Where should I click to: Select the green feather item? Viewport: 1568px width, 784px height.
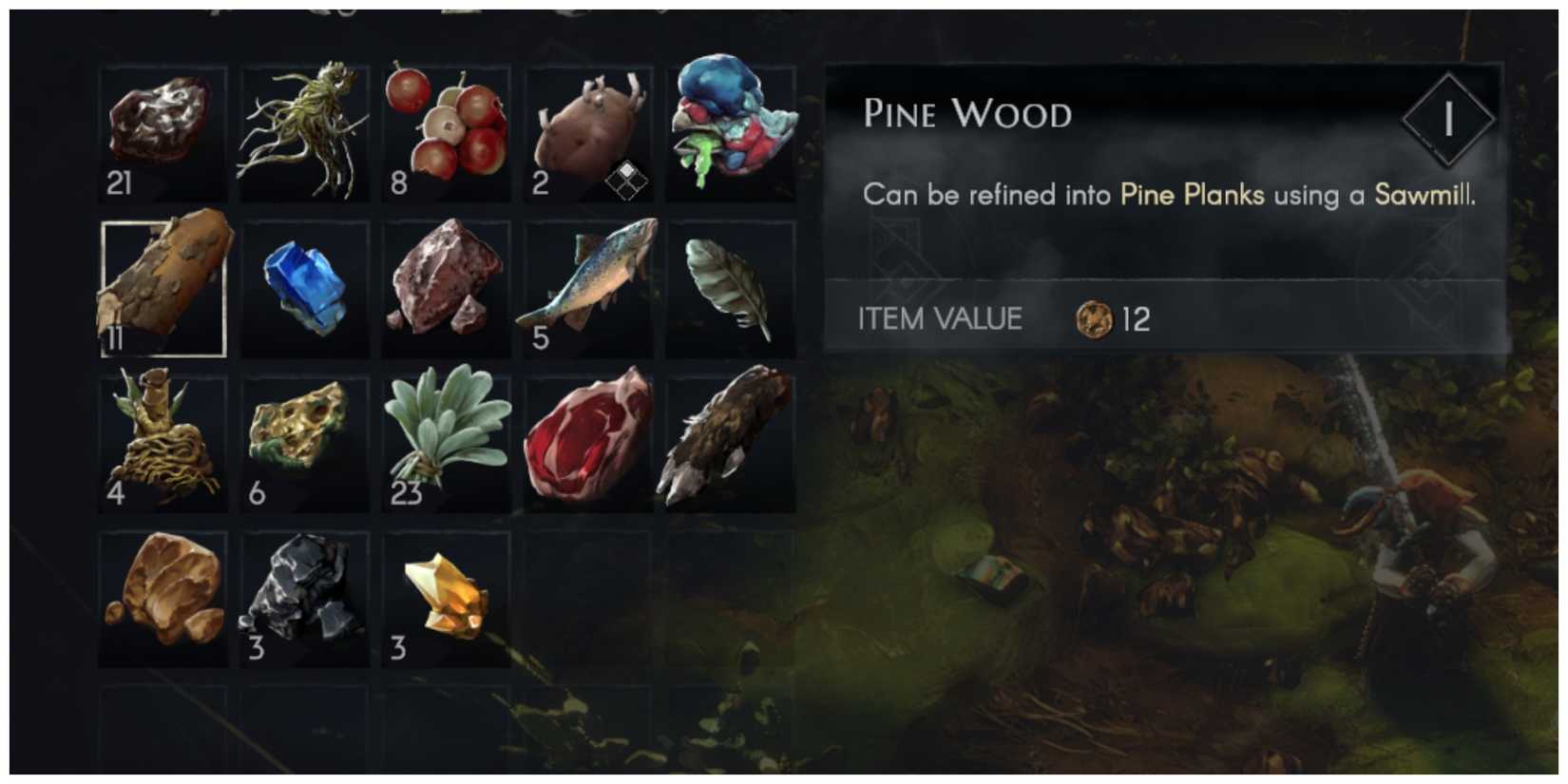coord(732,287)
